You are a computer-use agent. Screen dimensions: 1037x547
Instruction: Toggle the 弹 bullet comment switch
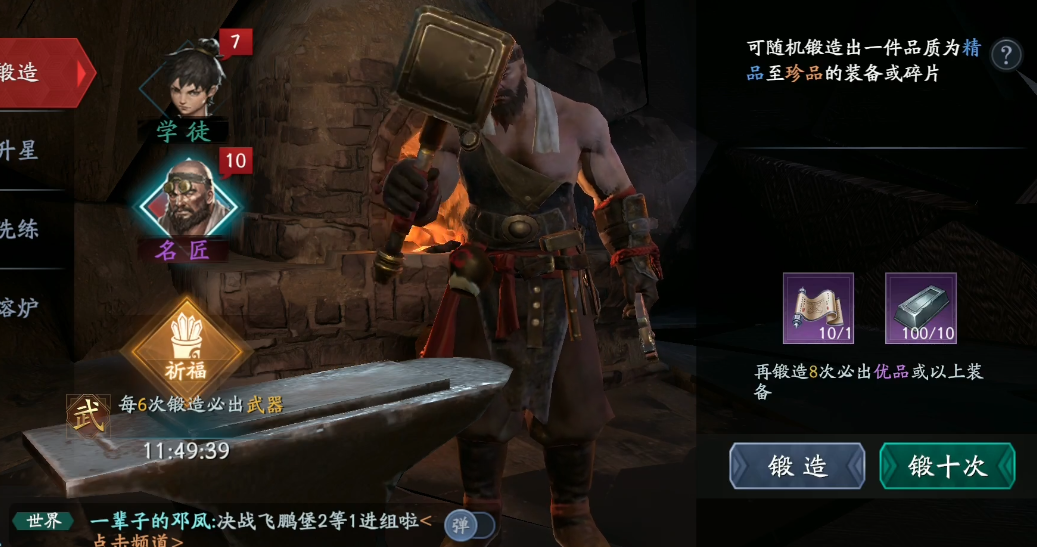tap(469, 525)
